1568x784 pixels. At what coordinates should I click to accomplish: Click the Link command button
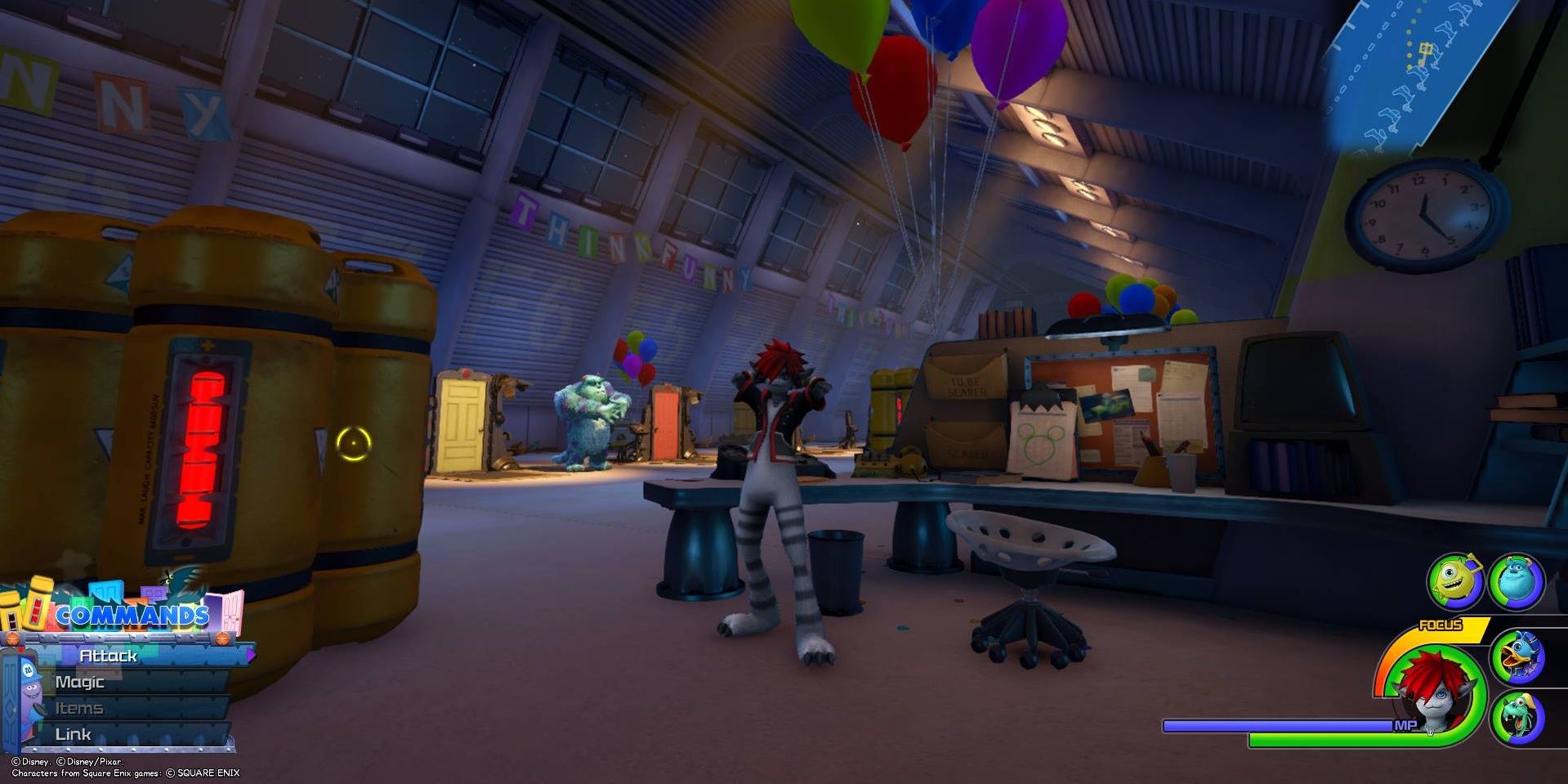74,734
